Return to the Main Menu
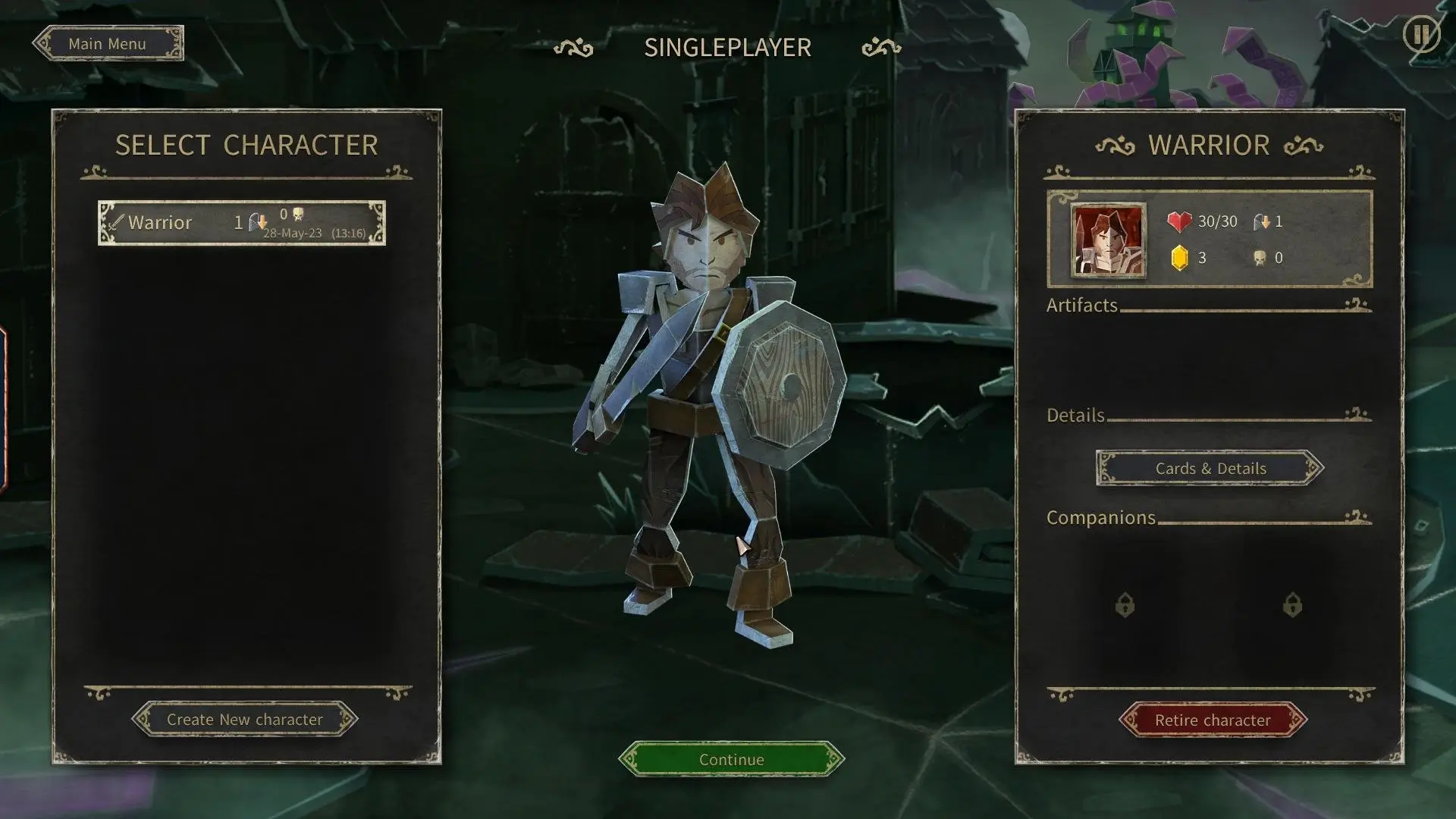Screen dimensions: 1456x819 tap(108, 44)
